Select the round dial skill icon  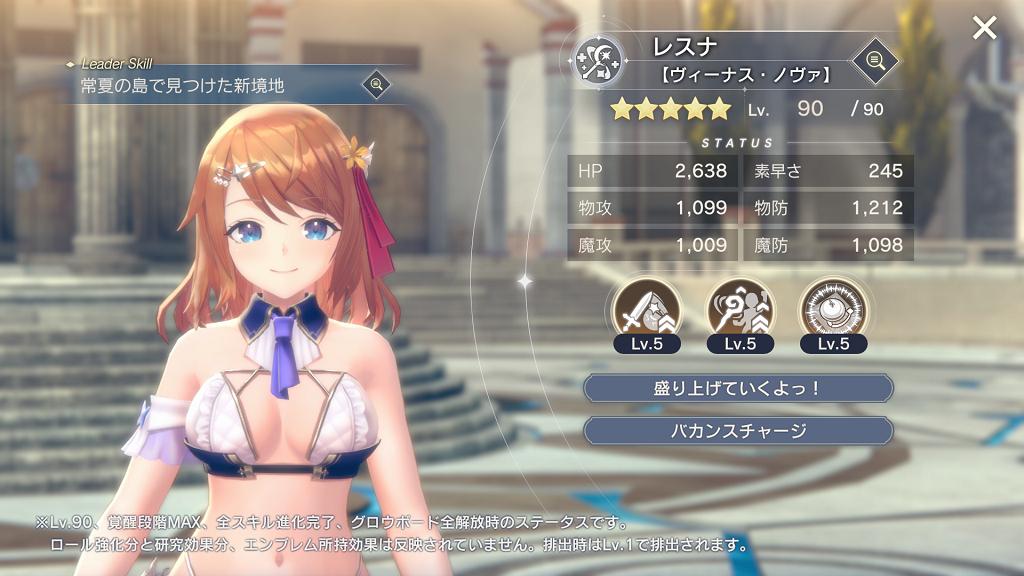point(832,309)
